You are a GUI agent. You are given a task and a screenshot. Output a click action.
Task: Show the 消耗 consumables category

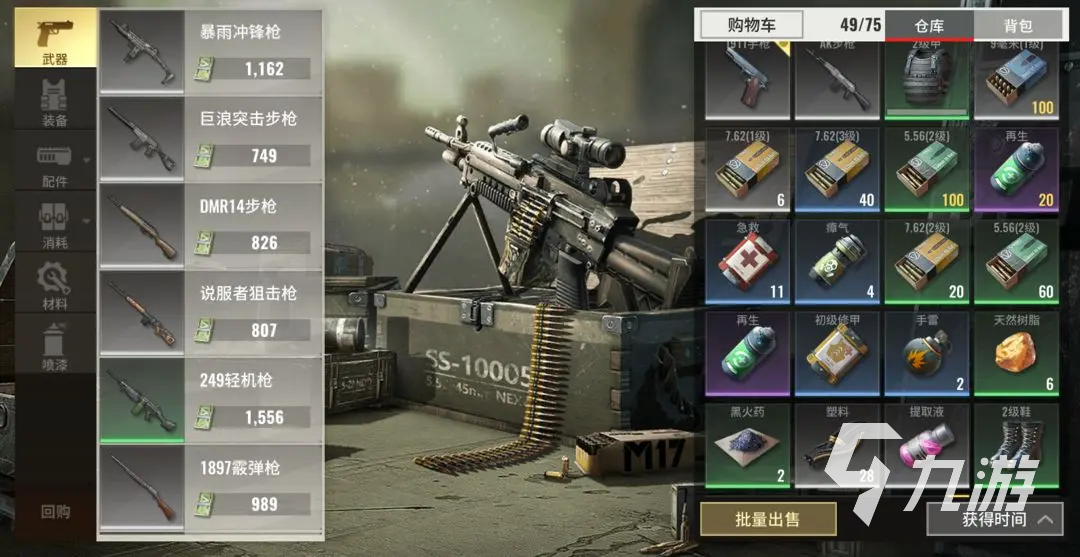(55, 226)
